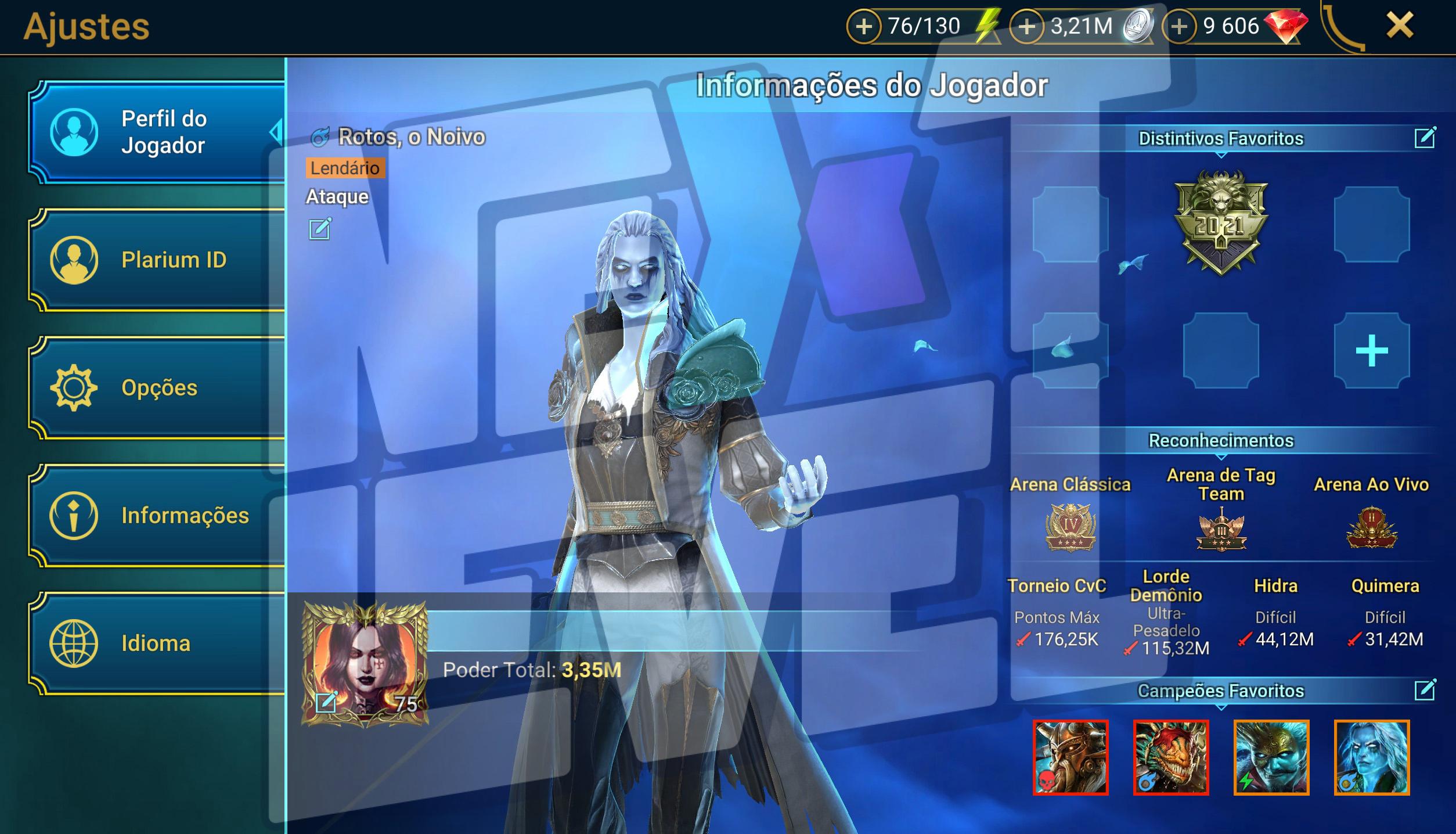Open the Opções settings section

[157, 388]
